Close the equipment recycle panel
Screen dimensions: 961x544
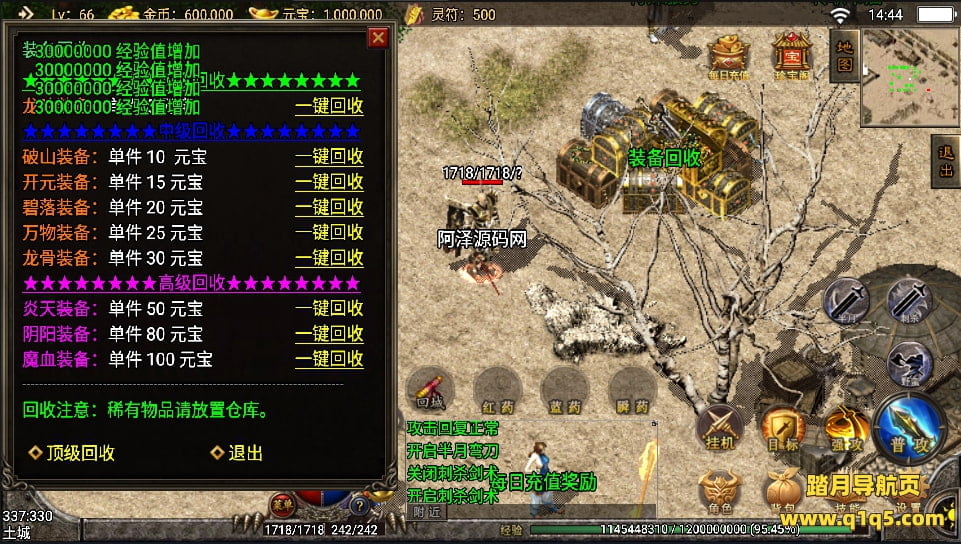click(378, 38)
